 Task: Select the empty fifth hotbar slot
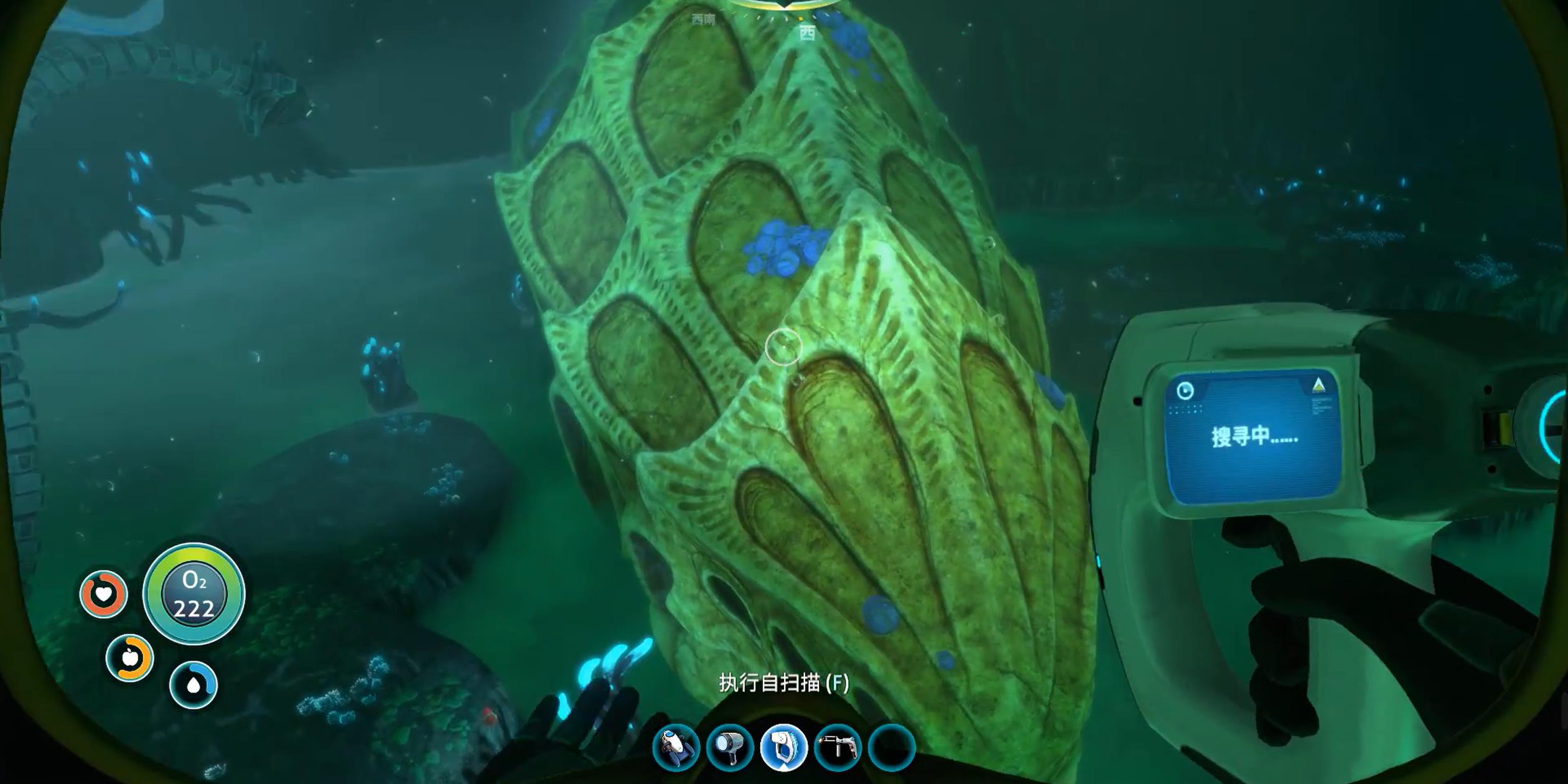click(x=891, y=747)
